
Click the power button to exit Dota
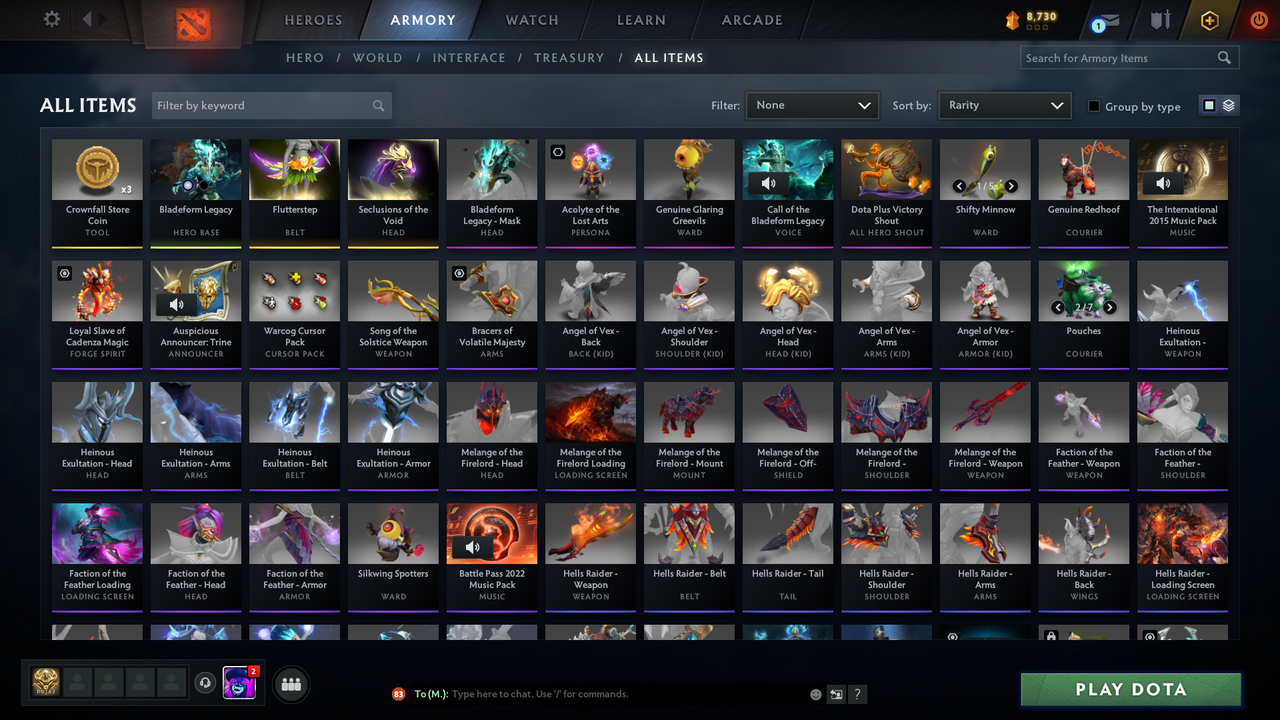[x=1258, y=19]
